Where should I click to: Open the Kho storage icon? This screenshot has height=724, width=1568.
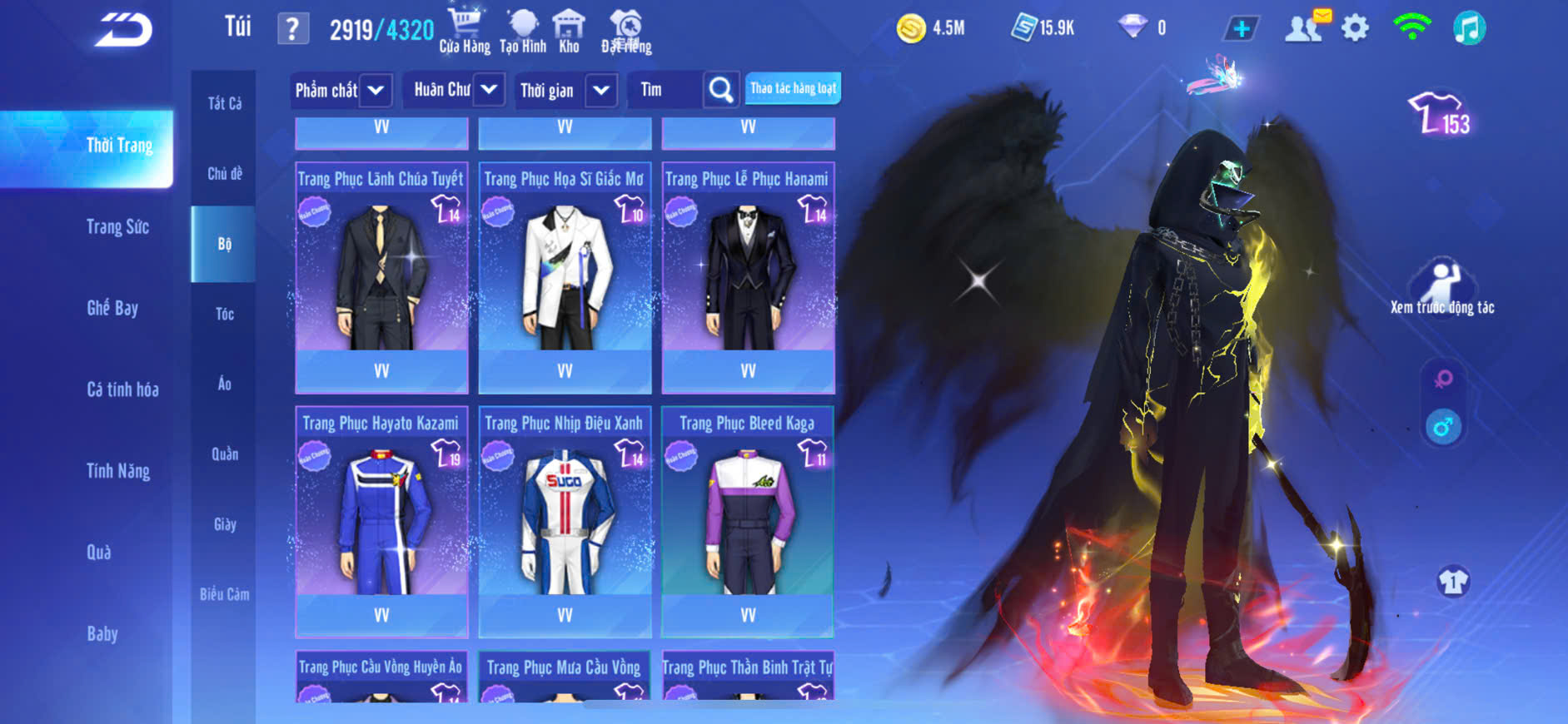pyautogui.click(x=569, y=31)
